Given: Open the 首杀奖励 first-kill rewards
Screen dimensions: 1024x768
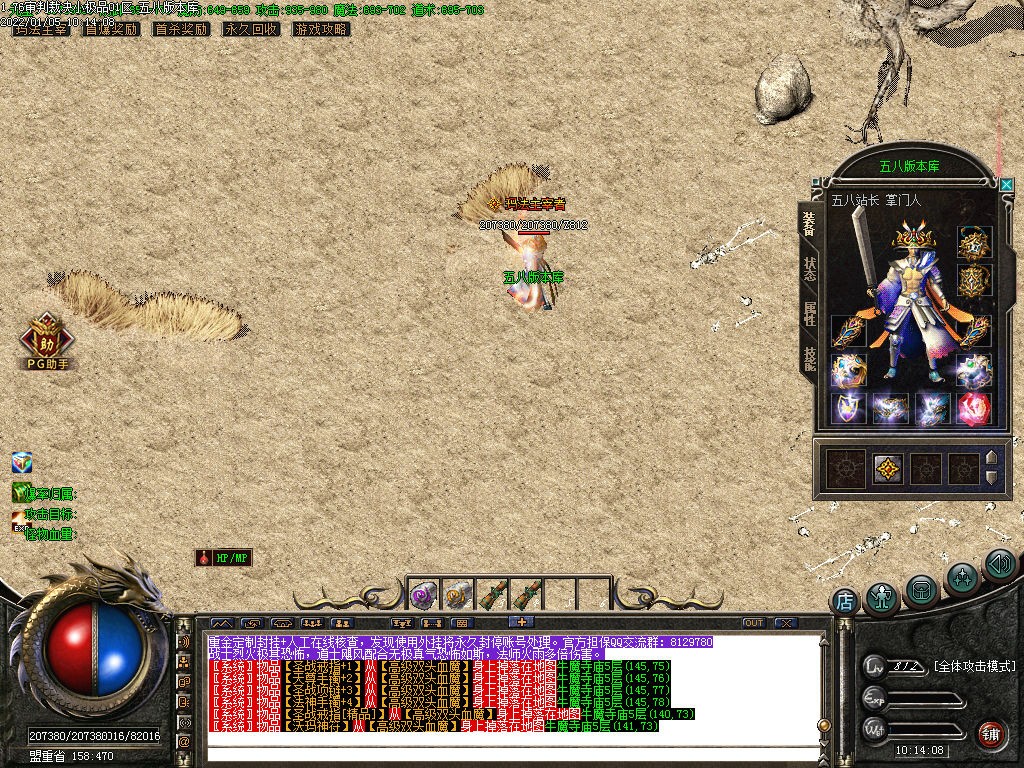Looking at the screenshot, I should pos(181,29).
